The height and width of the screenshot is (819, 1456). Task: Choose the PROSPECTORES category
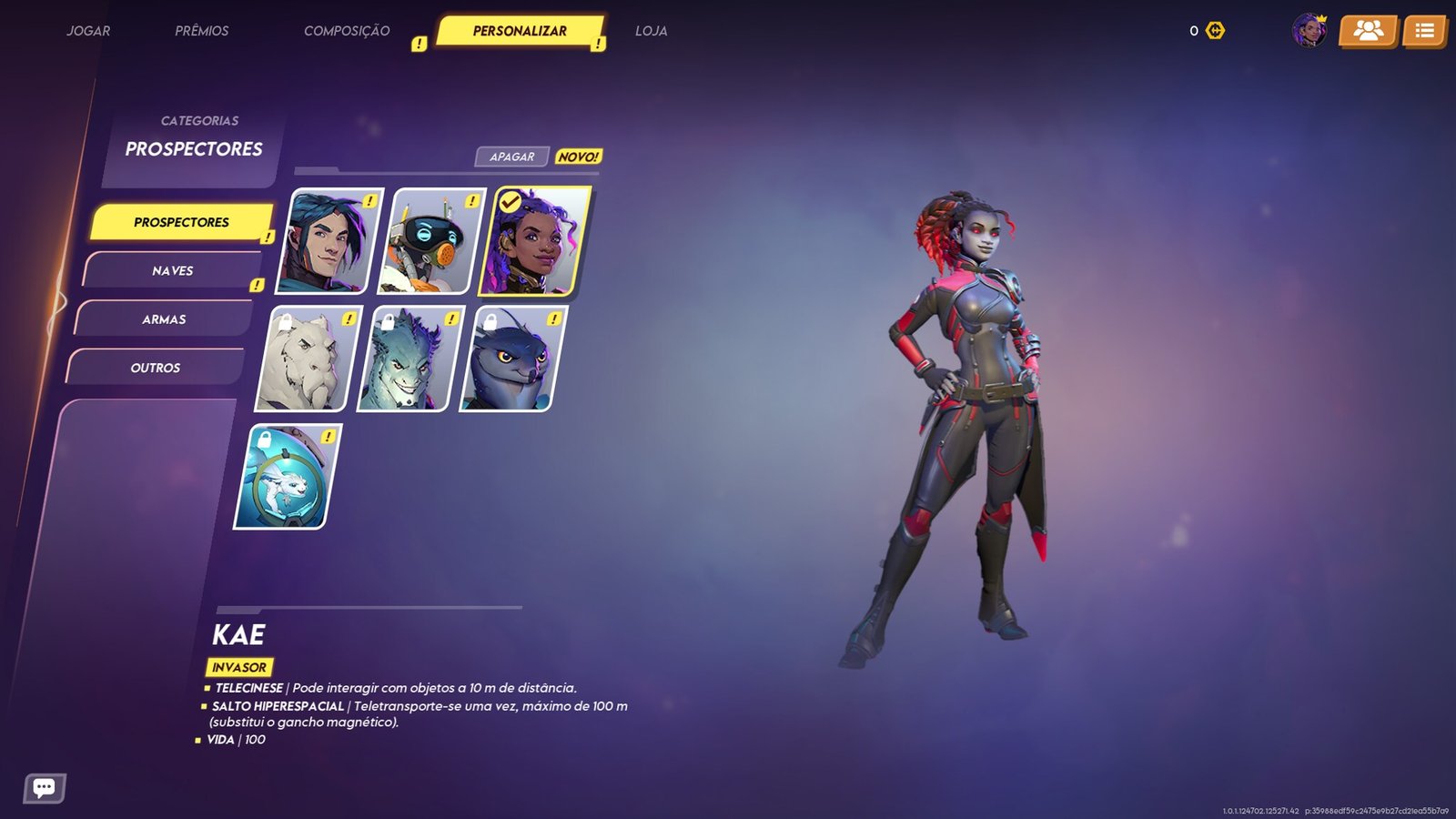point(181,222)
